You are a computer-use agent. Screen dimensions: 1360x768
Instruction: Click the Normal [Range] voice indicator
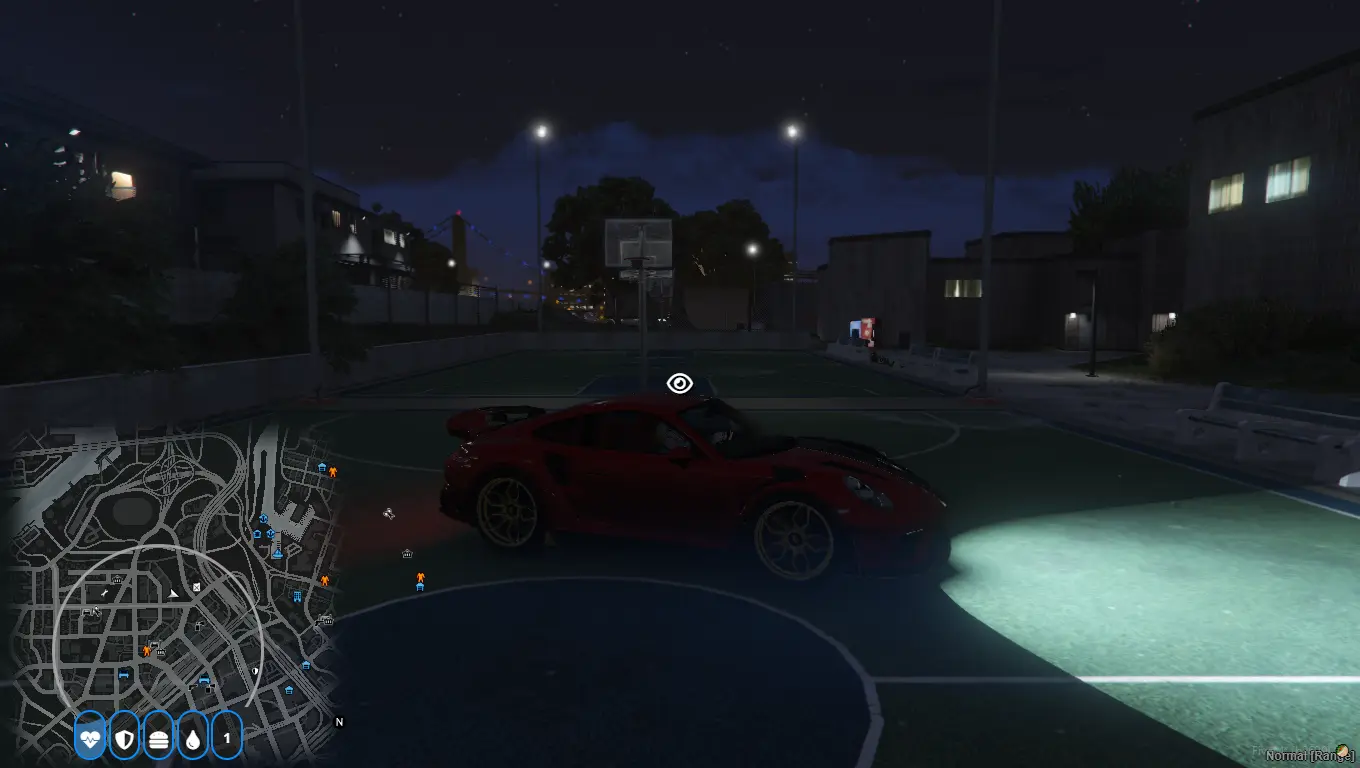pyautogui.click(x=1309, y=756)
